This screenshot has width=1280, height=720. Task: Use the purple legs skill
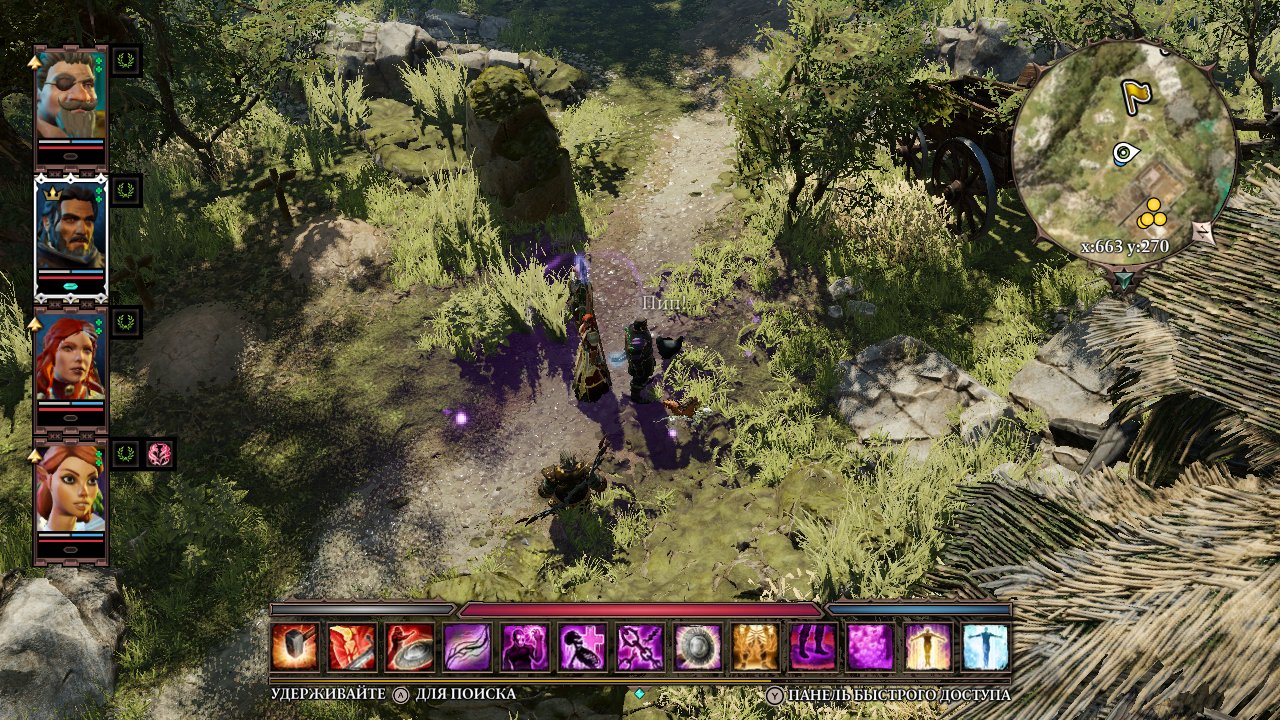[814, 647]
